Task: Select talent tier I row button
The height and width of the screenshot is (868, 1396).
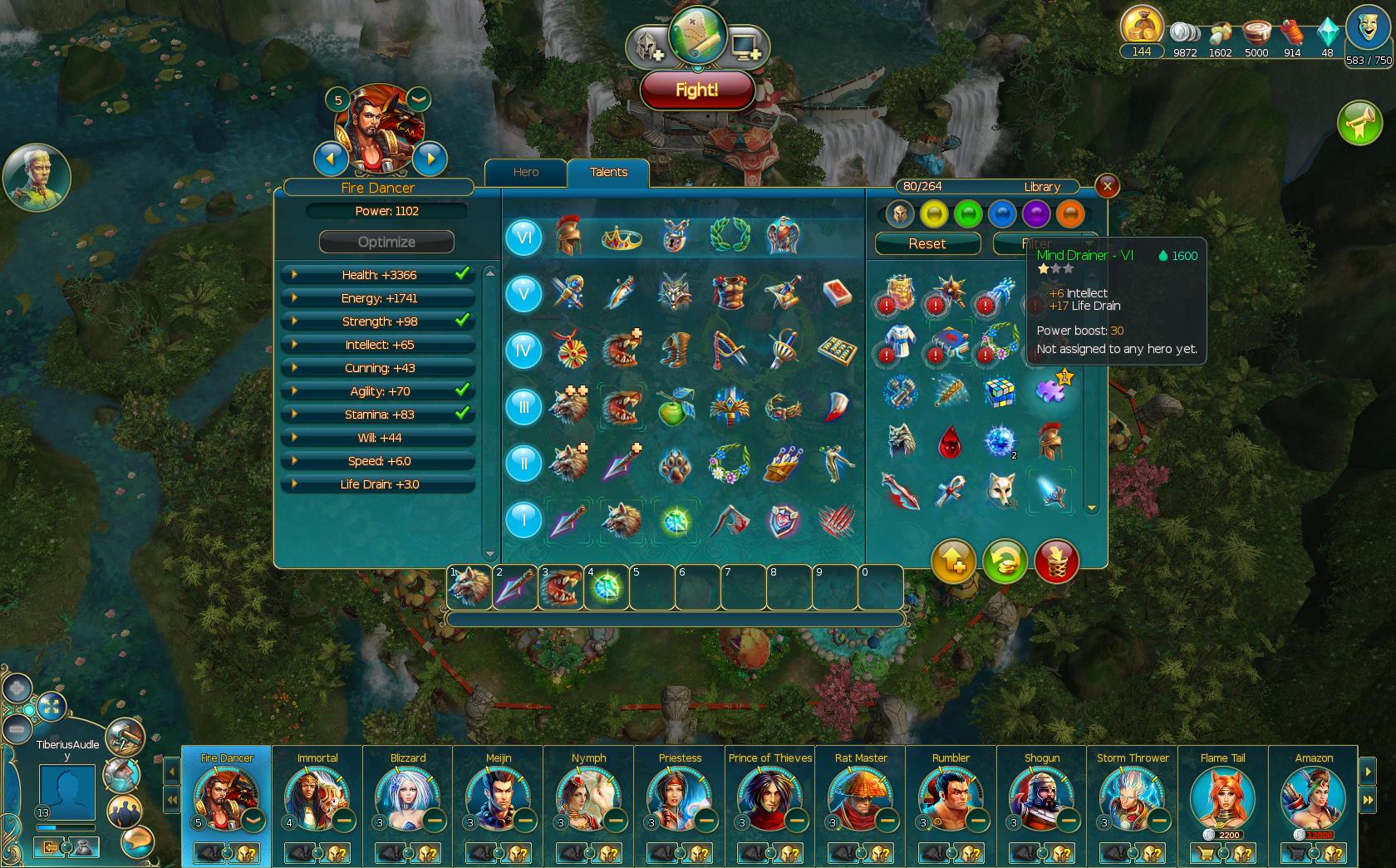Action: coord(523,520)
